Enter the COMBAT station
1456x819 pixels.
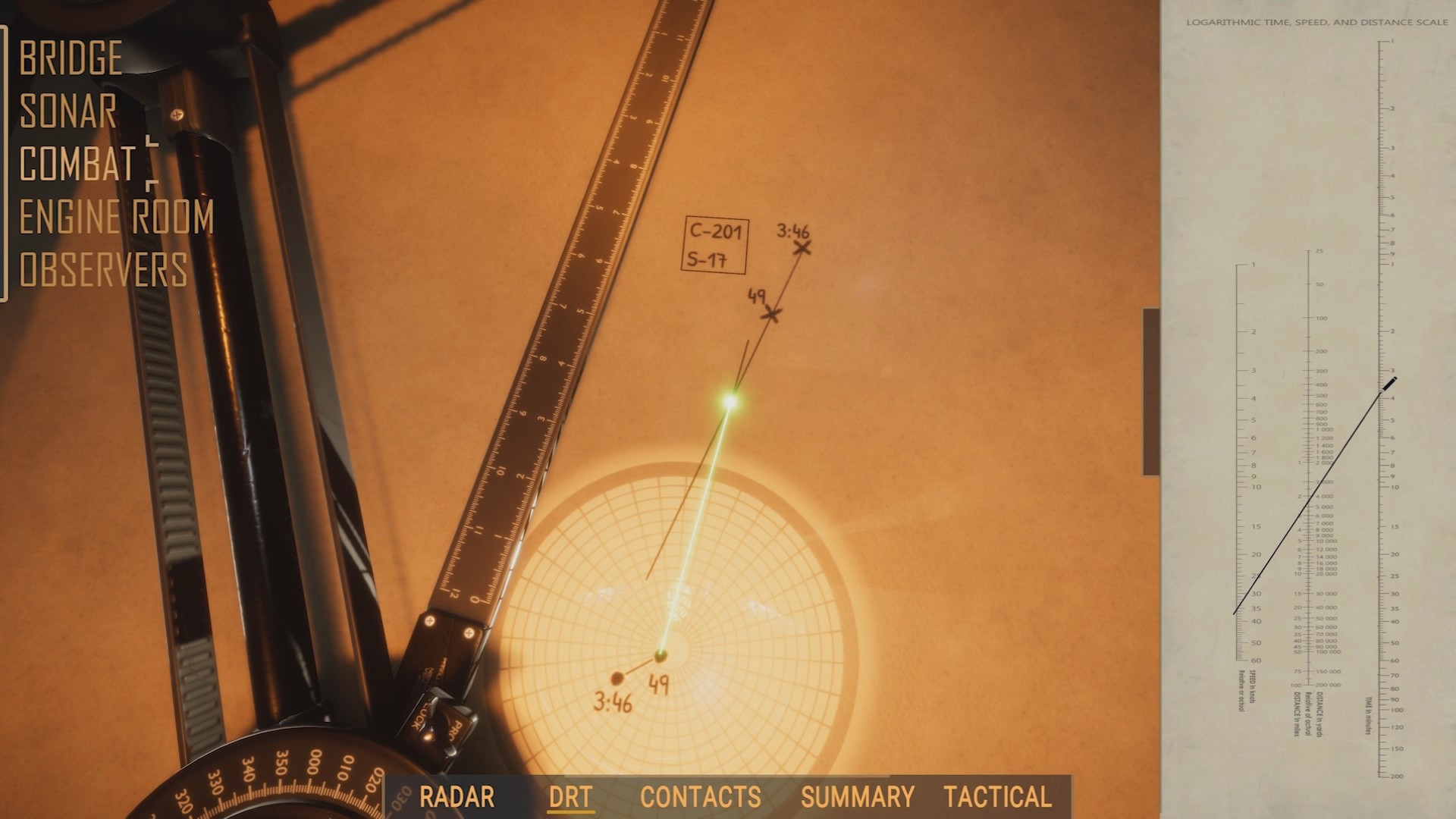(x=74, y=165)
